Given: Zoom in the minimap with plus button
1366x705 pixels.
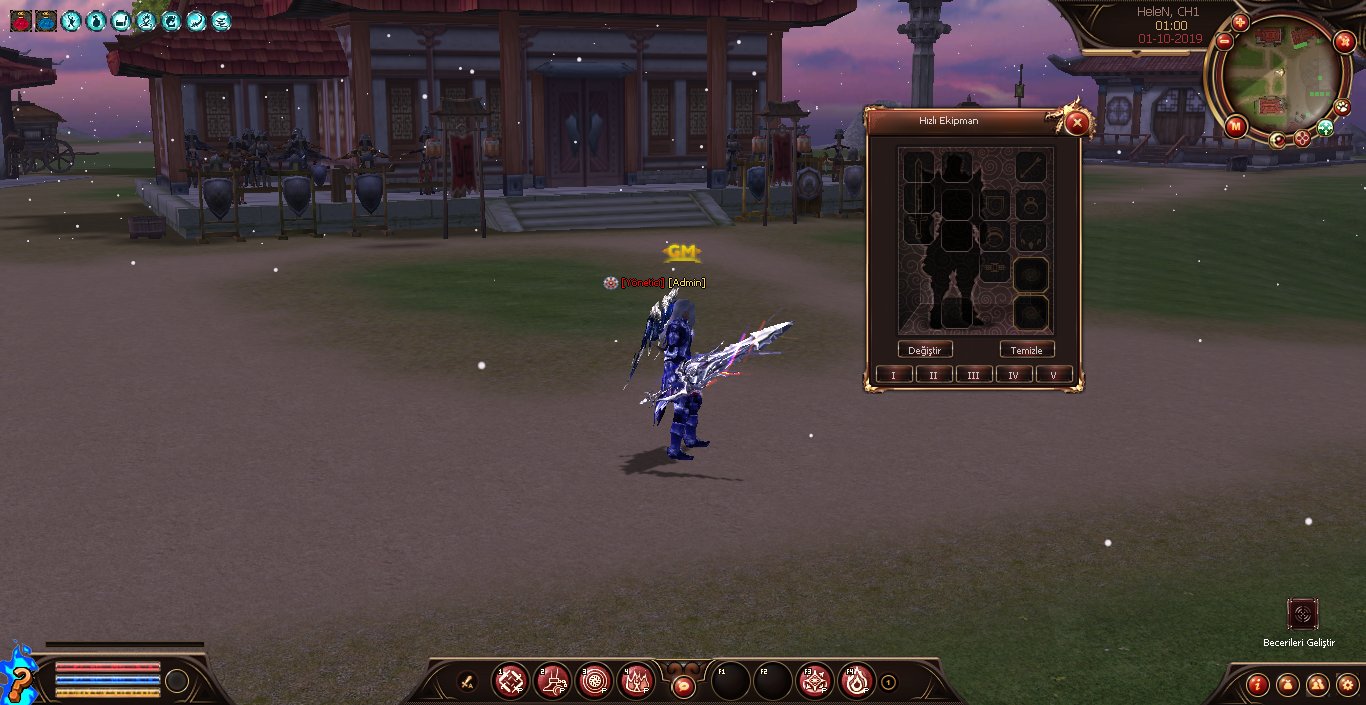Looking at the screenshot, I should [1240, 22].
